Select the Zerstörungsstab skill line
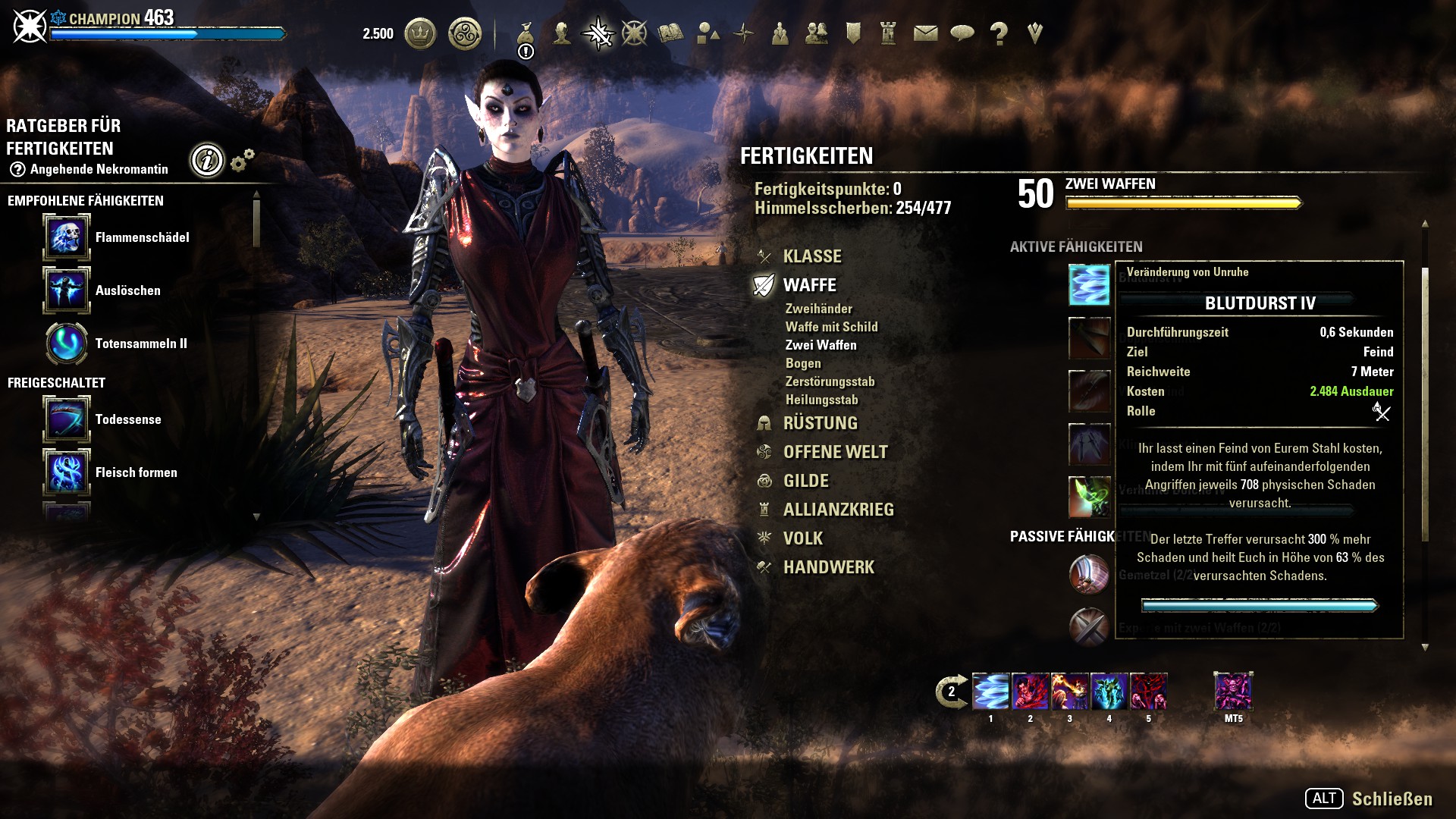Viewport: 1456px width, 819px height. [830, 381]
